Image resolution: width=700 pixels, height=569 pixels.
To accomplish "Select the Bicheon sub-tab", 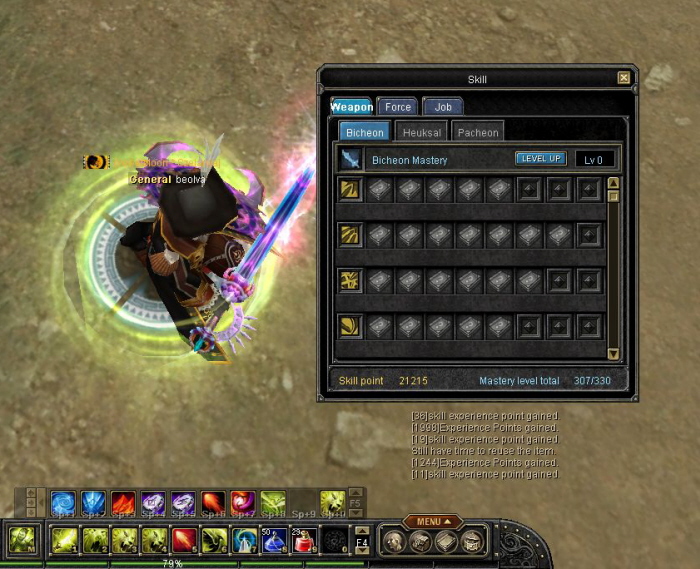I will click(x=364, y=132).
